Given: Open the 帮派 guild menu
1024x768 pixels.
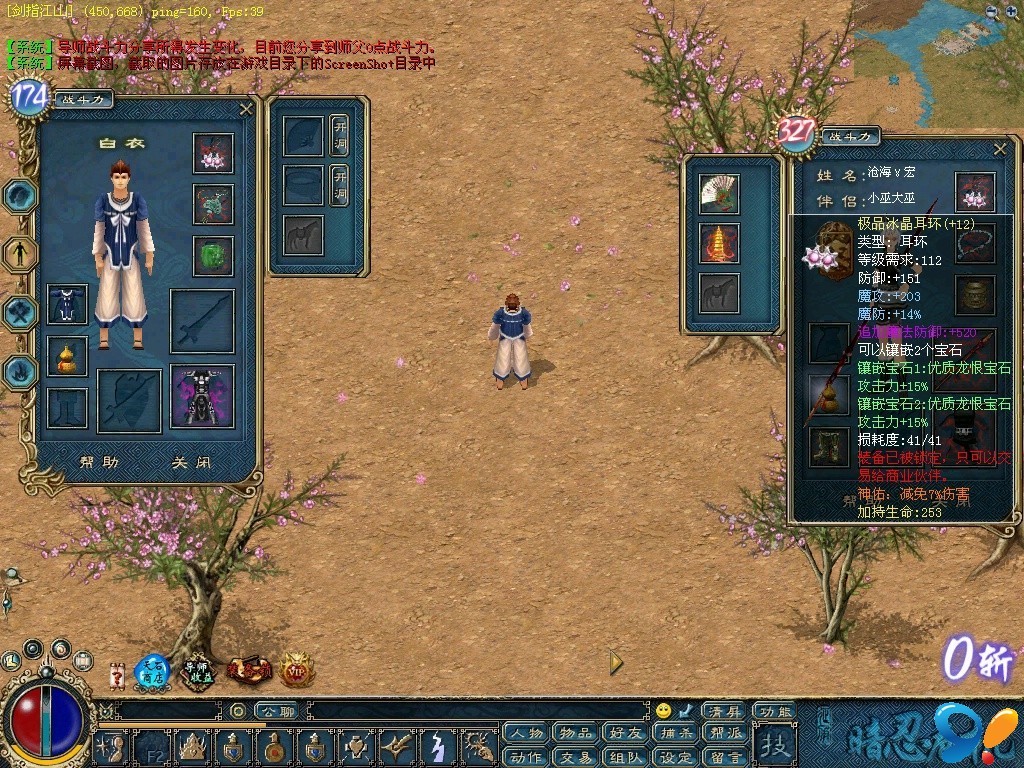Looking at the screenshot, I should tap(724, 734).
